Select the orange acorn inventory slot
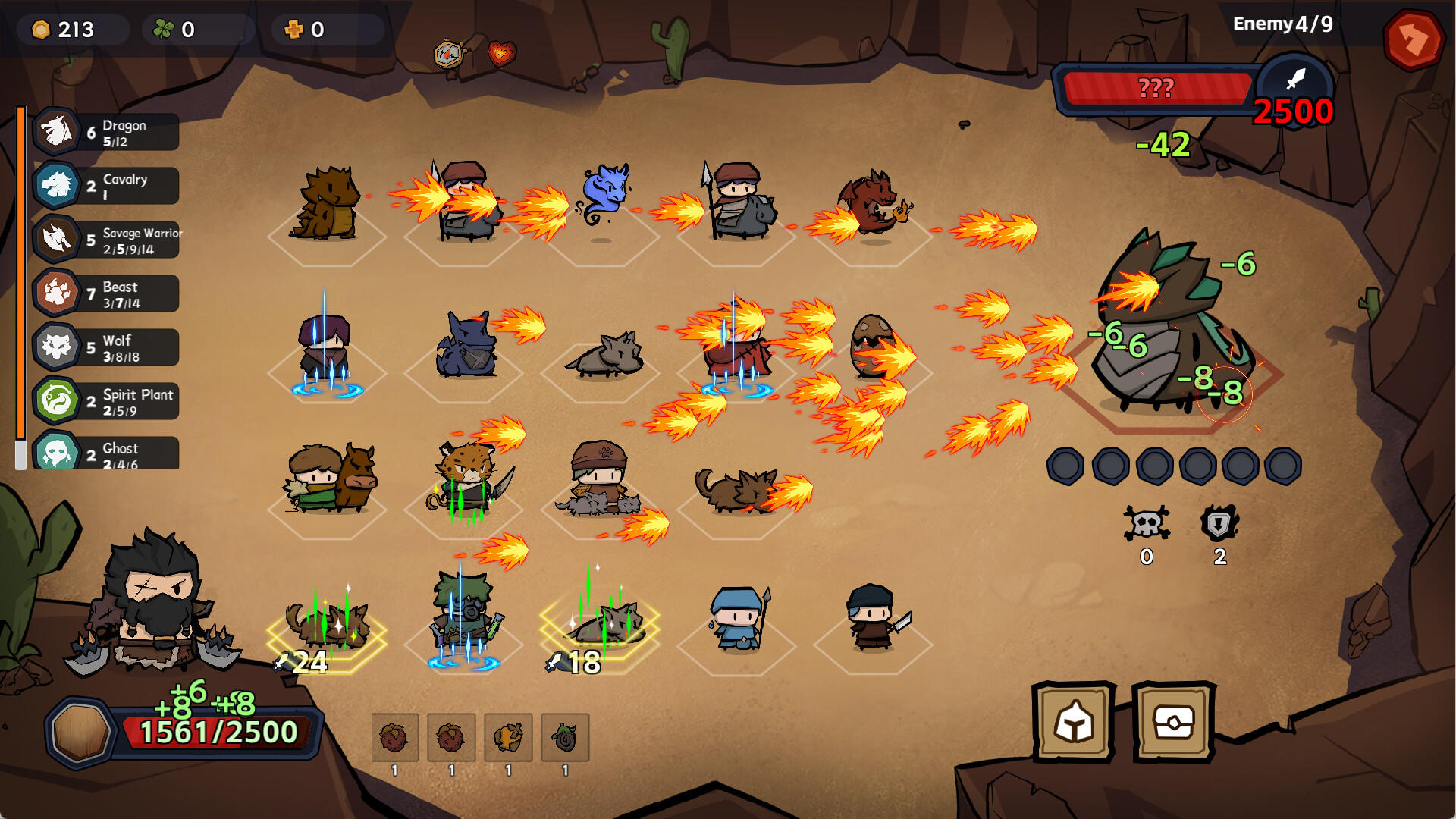Image resolution: width=1456 pixels, height=819 pixels. [x=508, y=738]
